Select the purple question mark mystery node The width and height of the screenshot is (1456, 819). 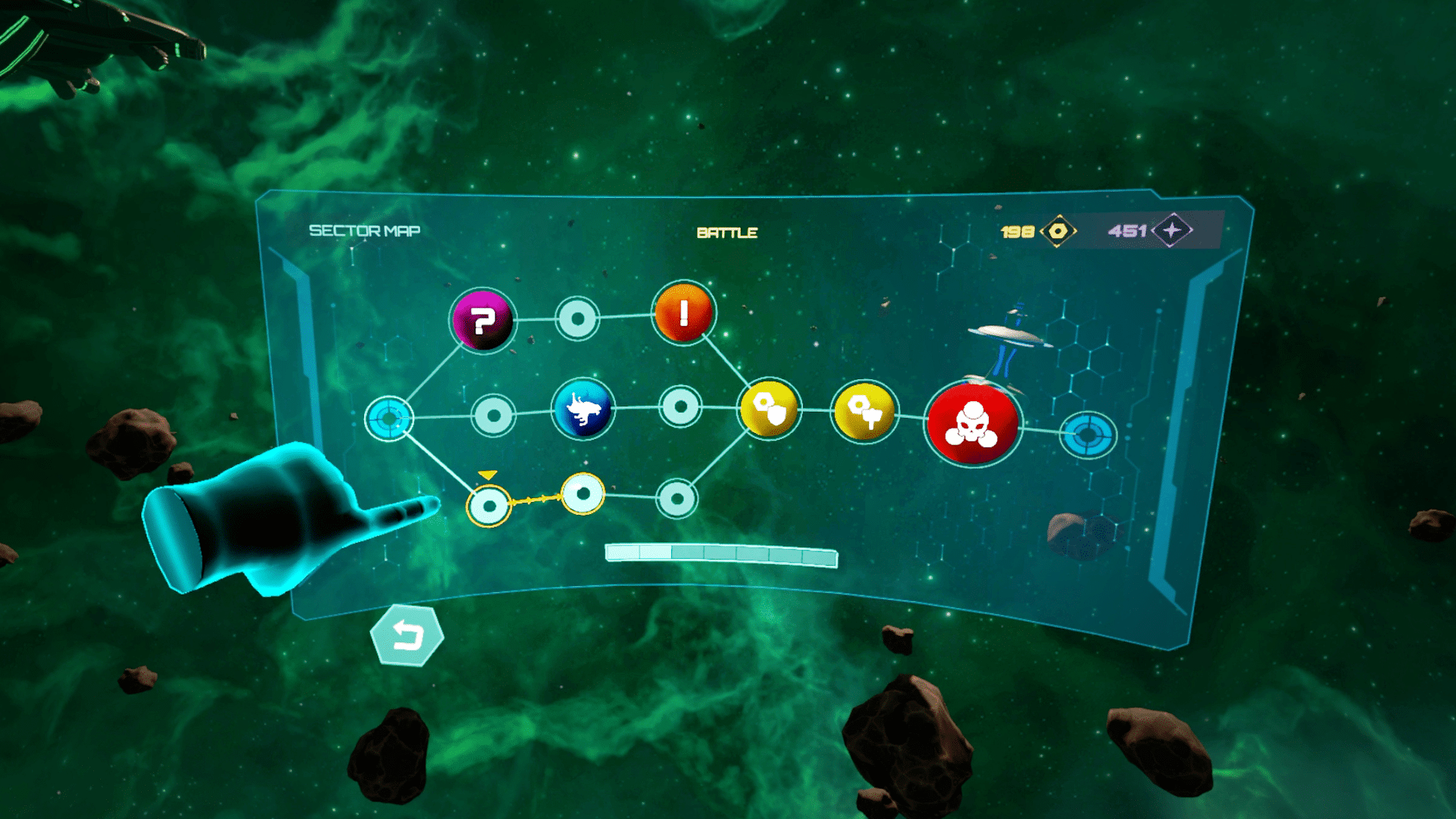click(x=484, y=322)
